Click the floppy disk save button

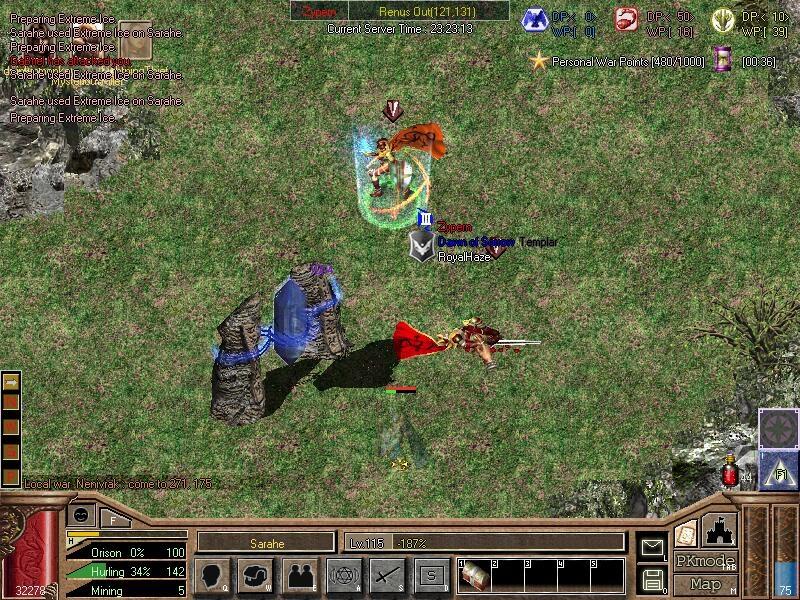pyautogui.click(x=652, y=578)
